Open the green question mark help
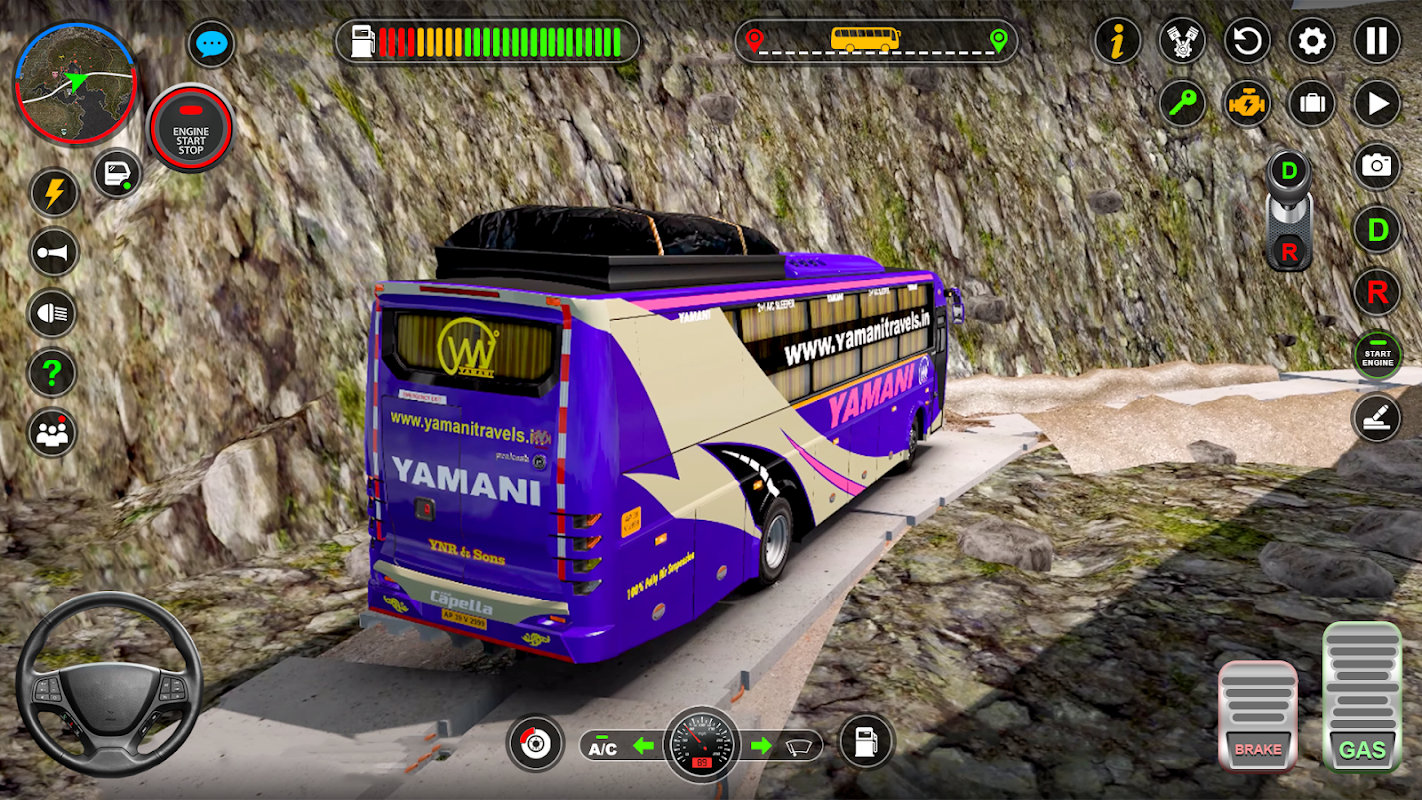 point(54,373)
